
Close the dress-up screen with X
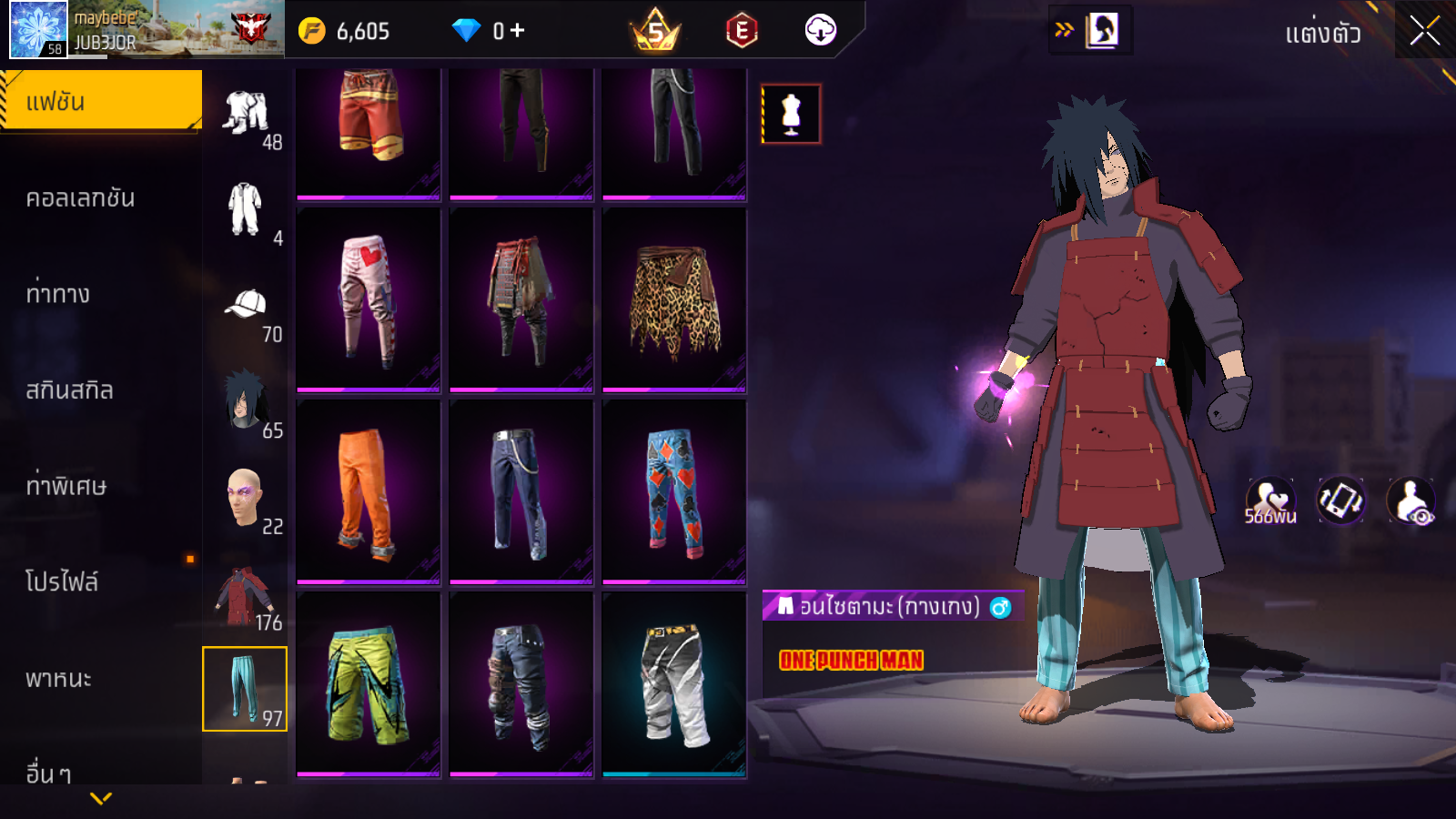[1424, 31]
